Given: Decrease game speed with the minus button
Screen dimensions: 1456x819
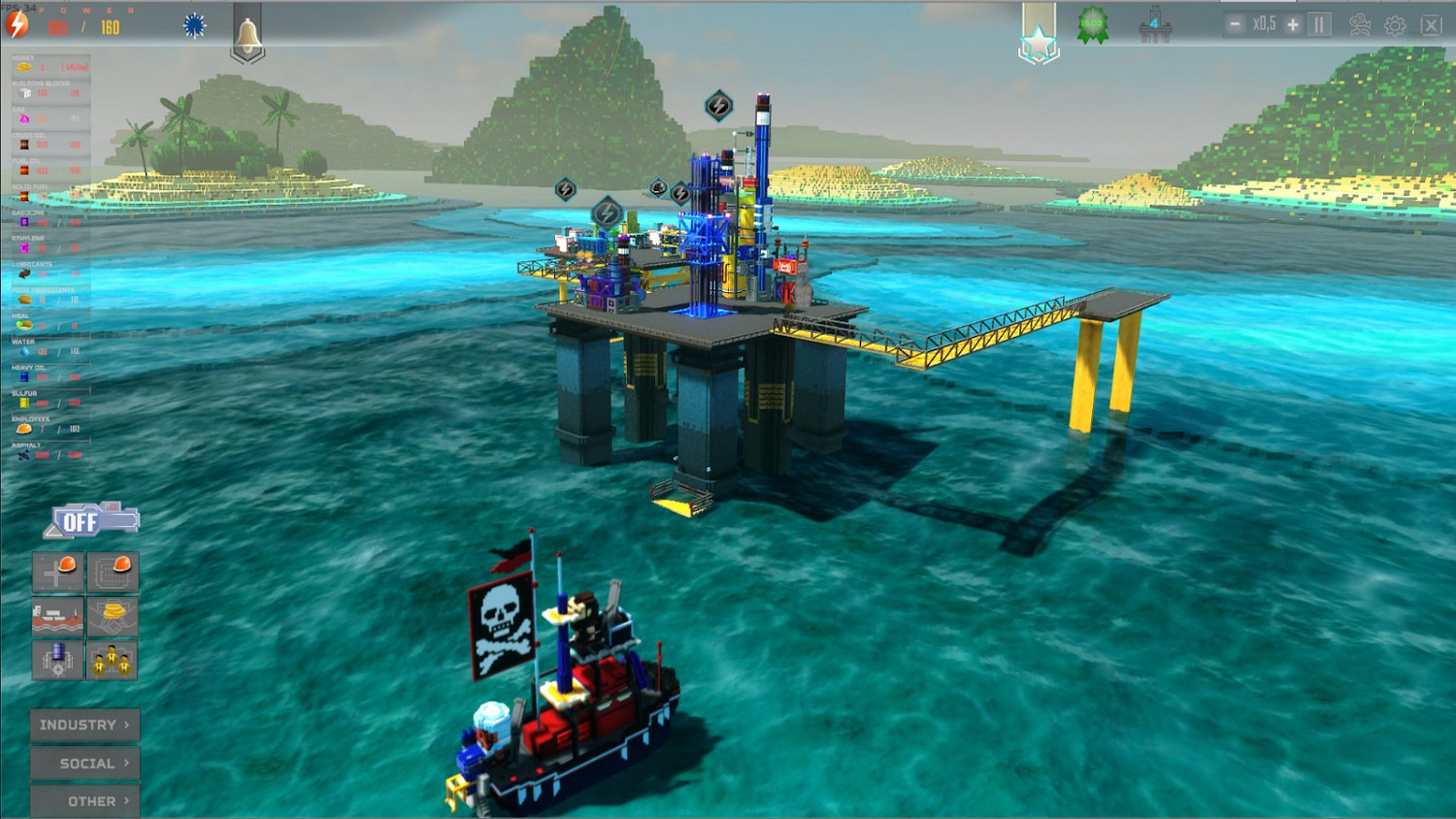Looking at the screenshot, I should click(1236, 24).
